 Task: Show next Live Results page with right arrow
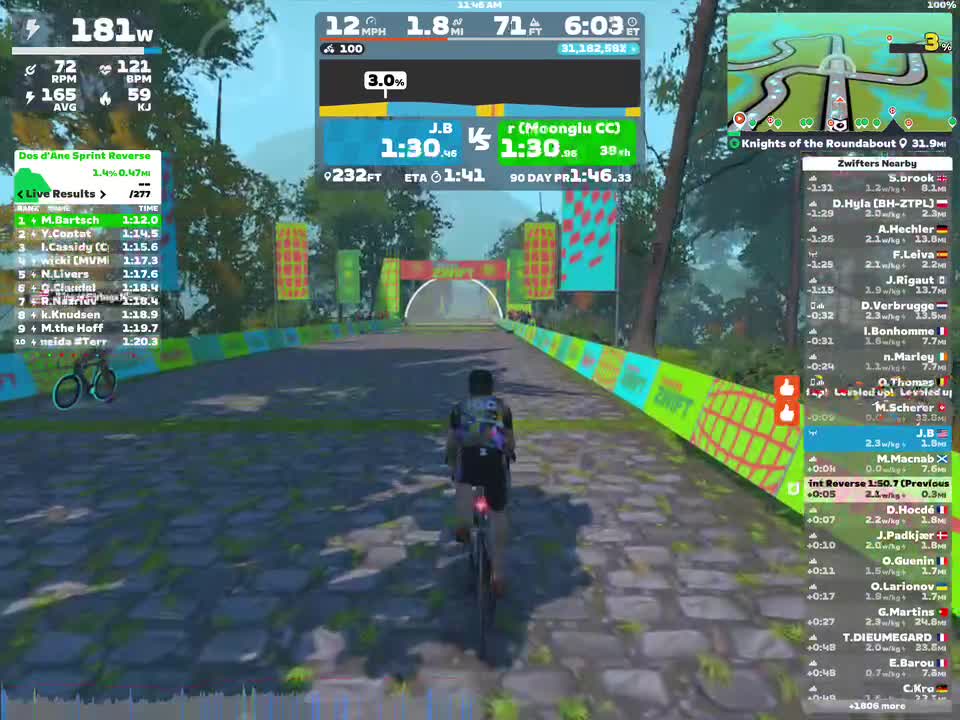point(102,194)
